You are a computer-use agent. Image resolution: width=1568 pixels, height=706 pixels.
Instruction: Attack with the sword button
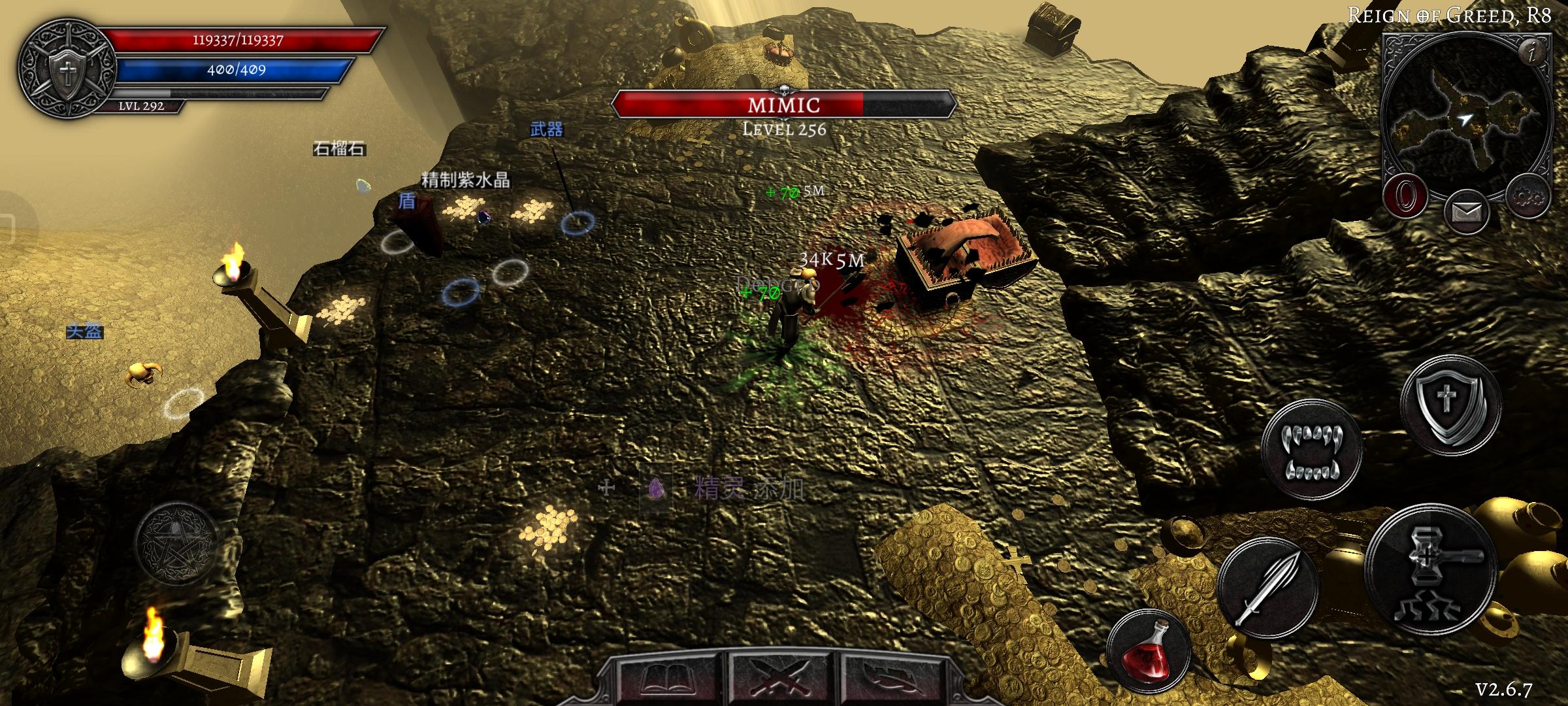click(x=1267, y=588)
